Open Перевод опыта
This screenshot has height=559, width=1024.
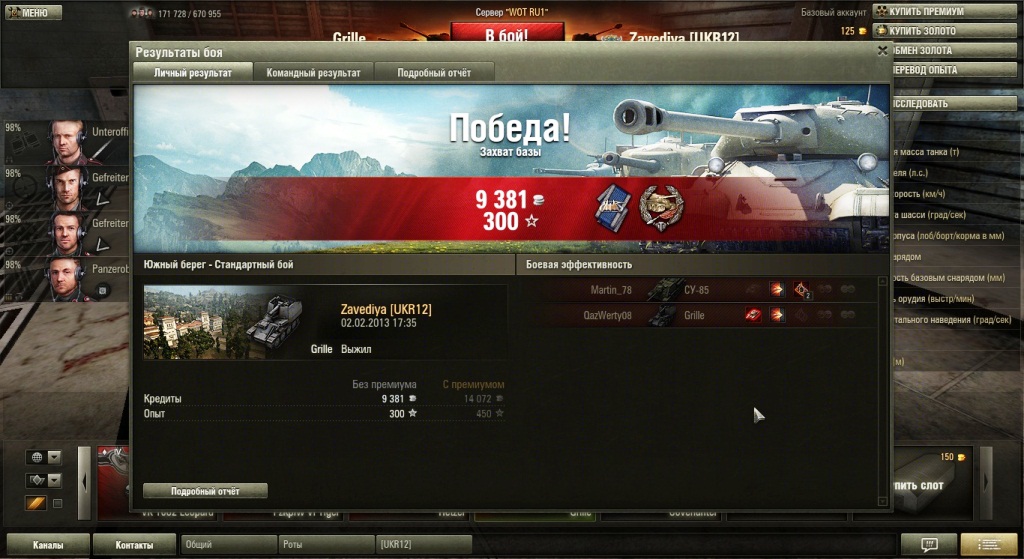click(x=929, y=70)
